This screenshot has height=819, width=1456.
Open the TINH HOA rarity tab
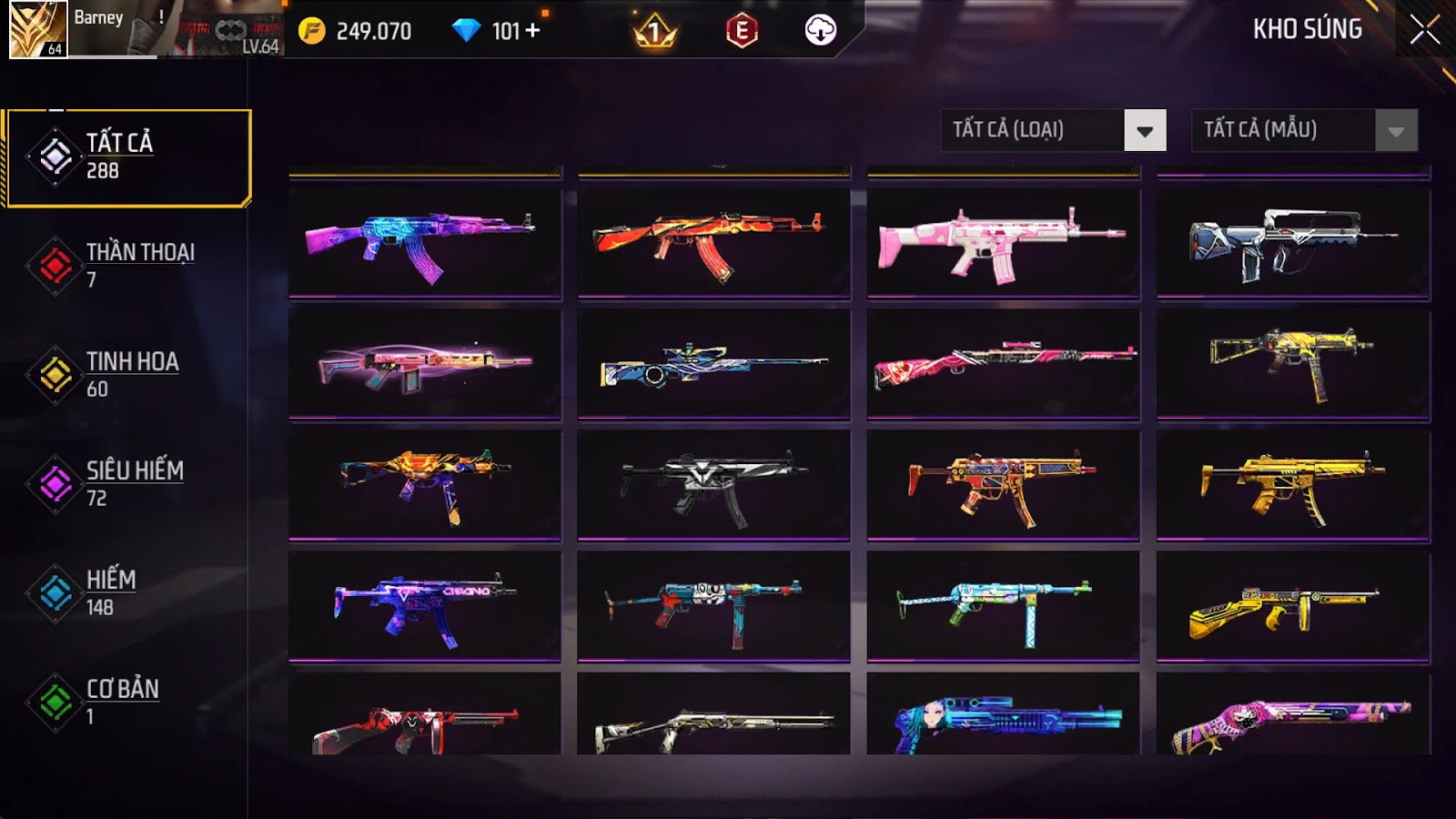(x=127, y=374)
